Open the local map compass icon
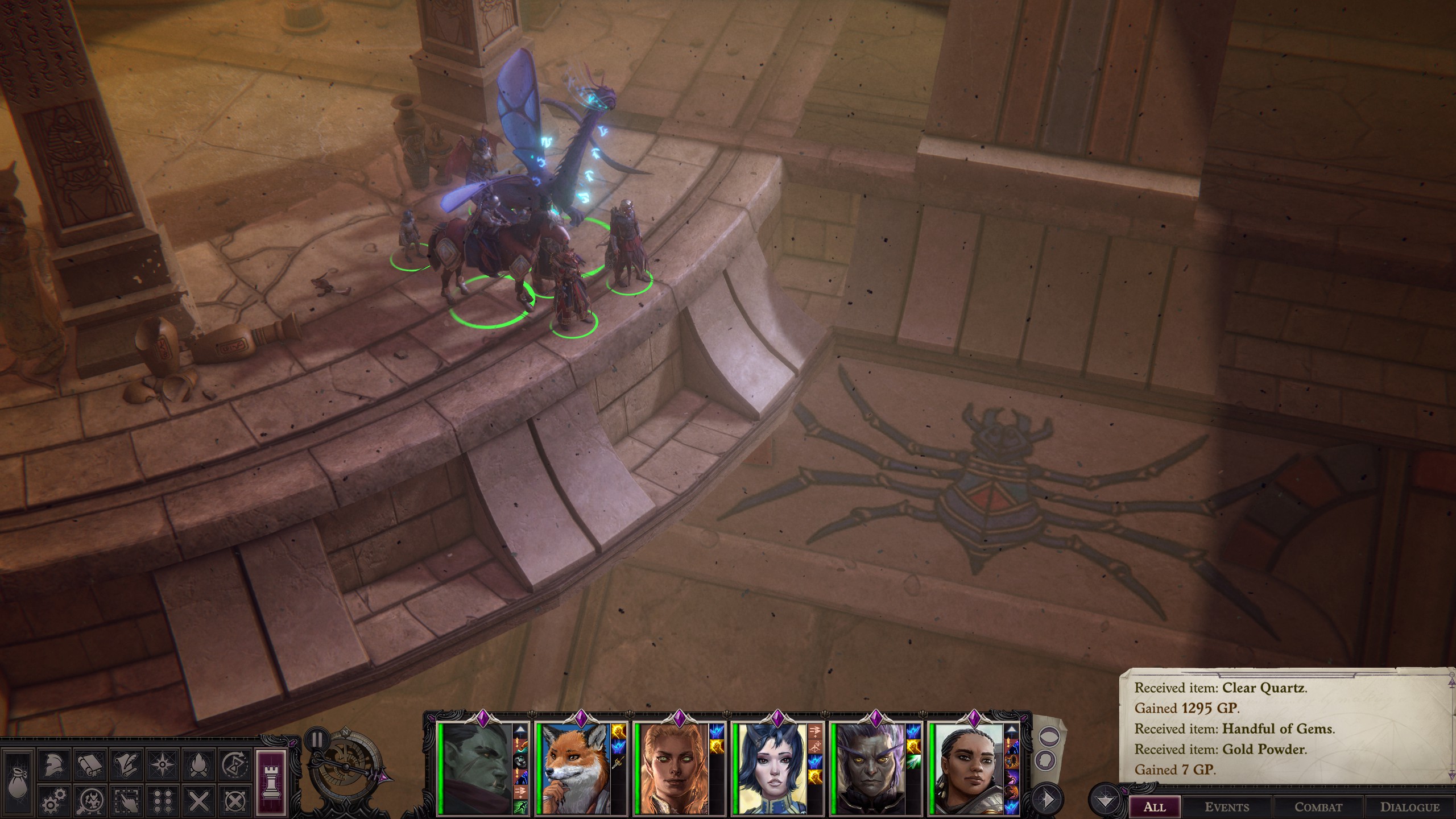 point(162,765)
